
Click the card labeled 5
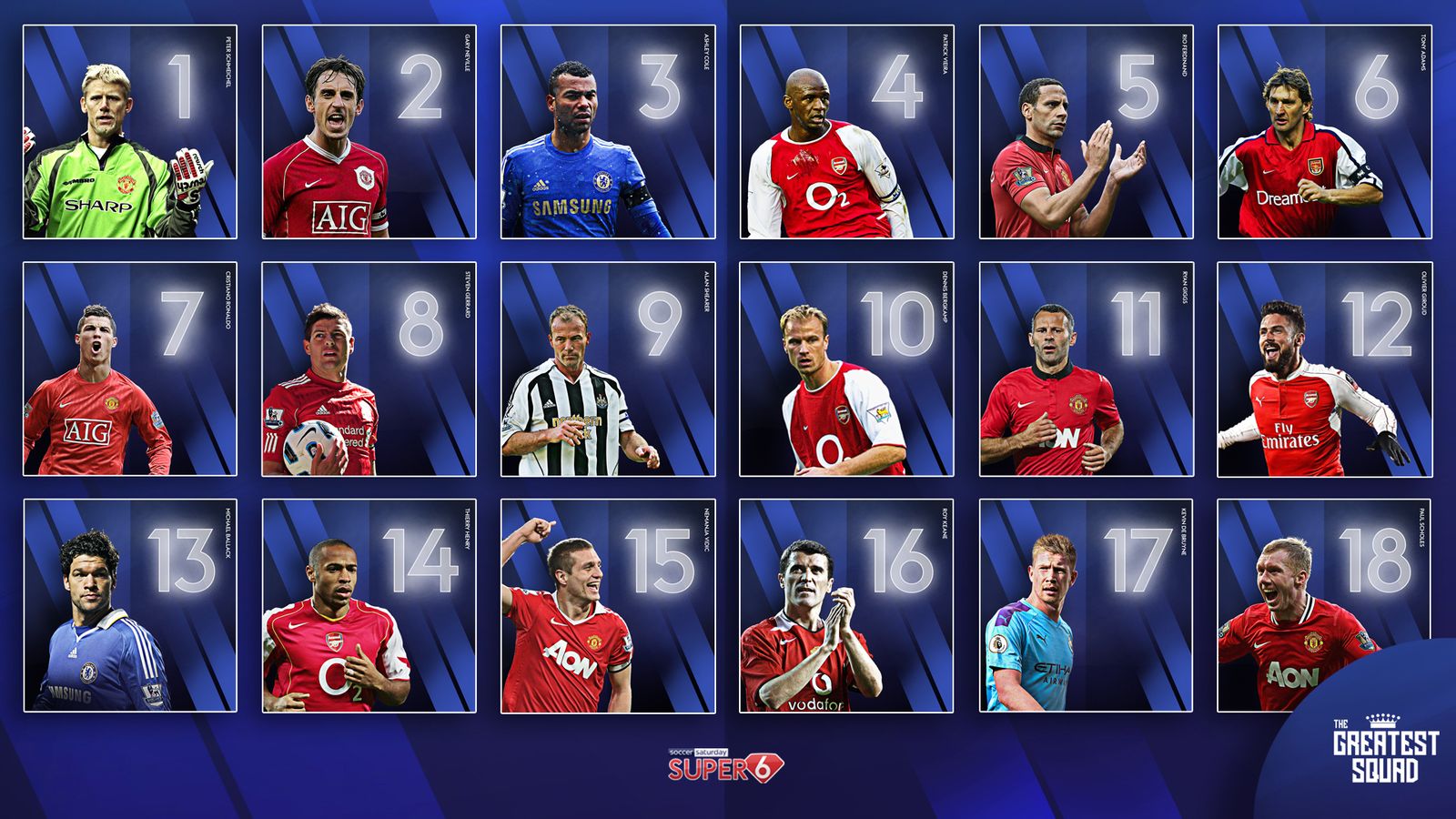point(1086,132)
